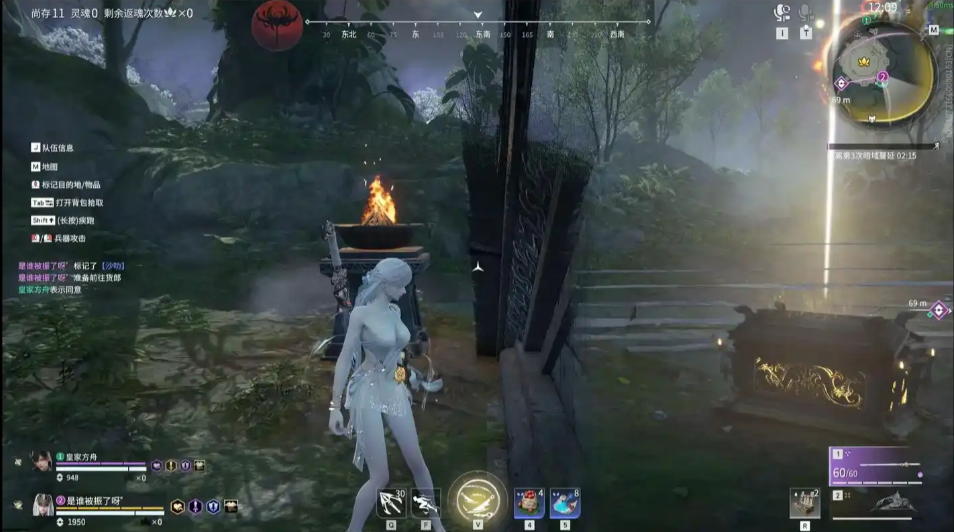Screen dimensions: 954x532
Task: Switch to the primary purple weapon slot
Action: [x=877, y=467]
